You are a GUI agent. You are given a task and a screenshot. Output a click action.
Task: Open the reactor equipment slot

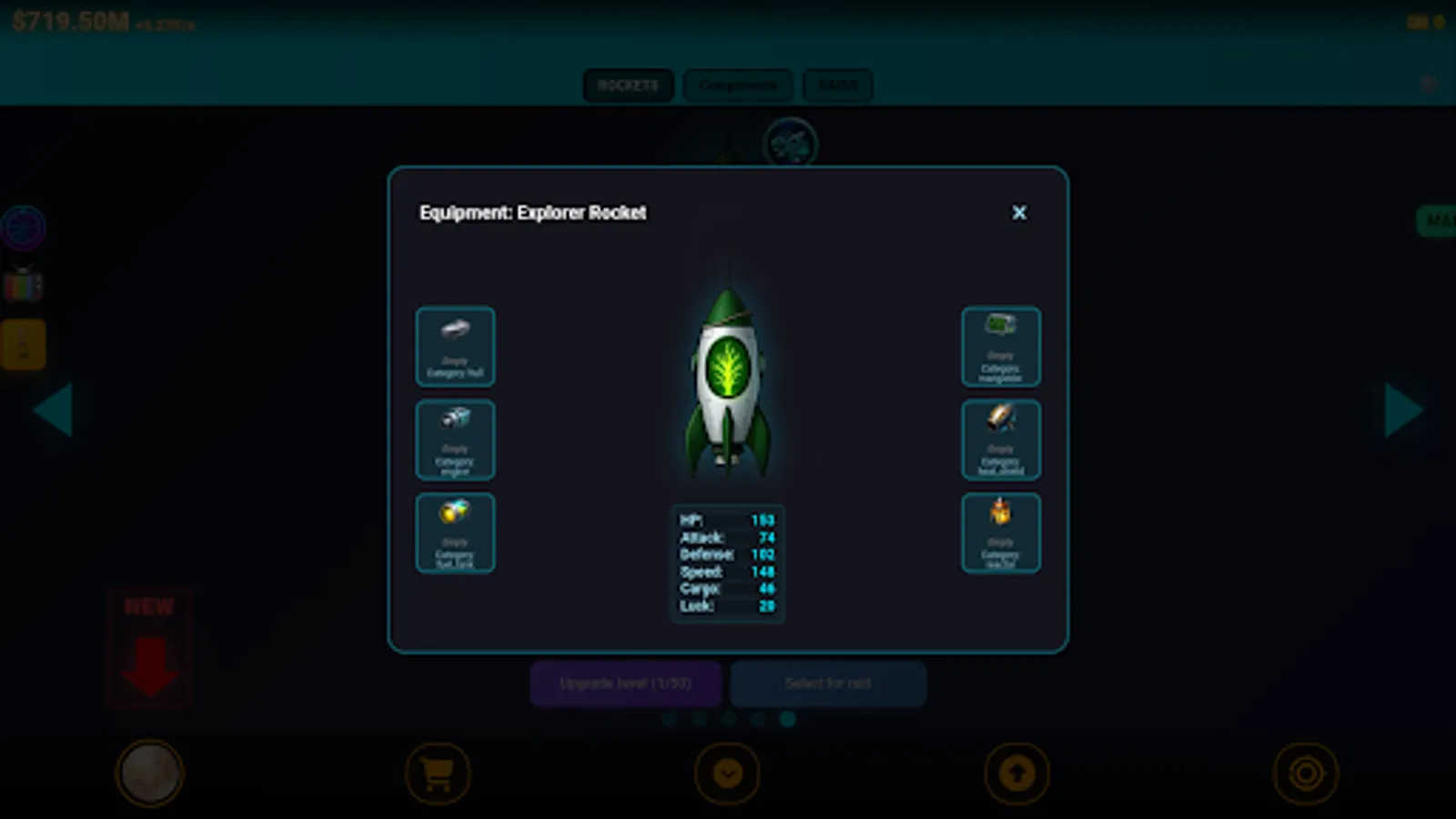pyautogui.click(x=1001, y=532)
